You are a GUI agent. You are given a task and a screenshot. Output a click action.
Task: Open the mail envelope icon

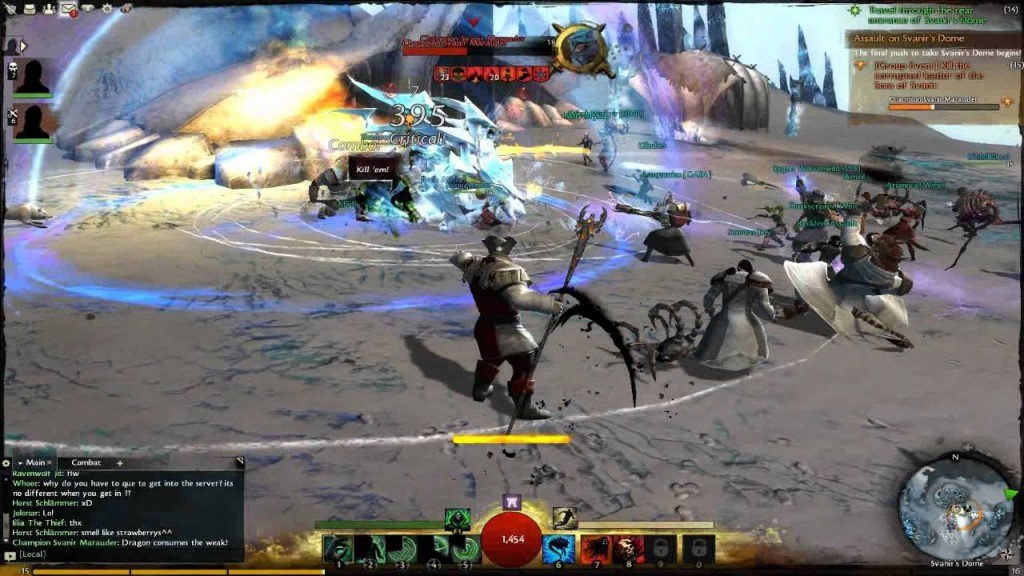coord(68,9)
